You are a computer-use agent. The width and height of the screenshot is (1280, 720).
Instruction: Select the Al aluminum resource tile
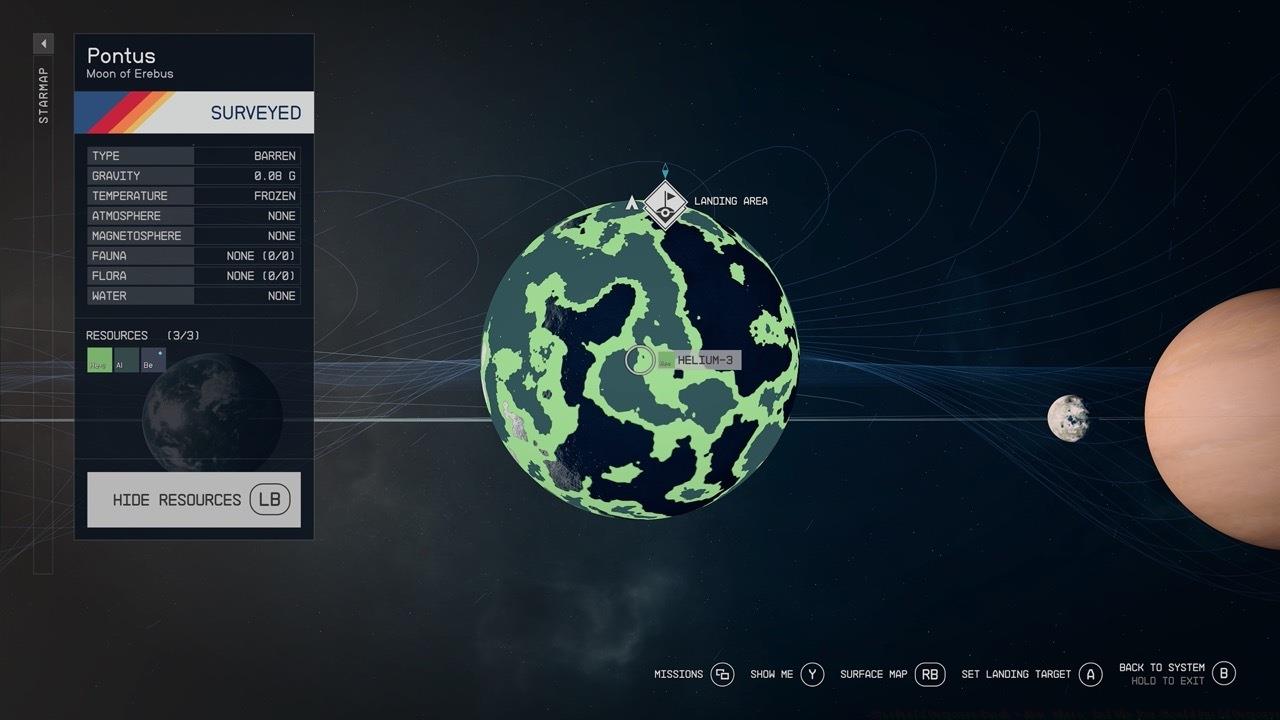pyautogui.click(x=126, y=360)
